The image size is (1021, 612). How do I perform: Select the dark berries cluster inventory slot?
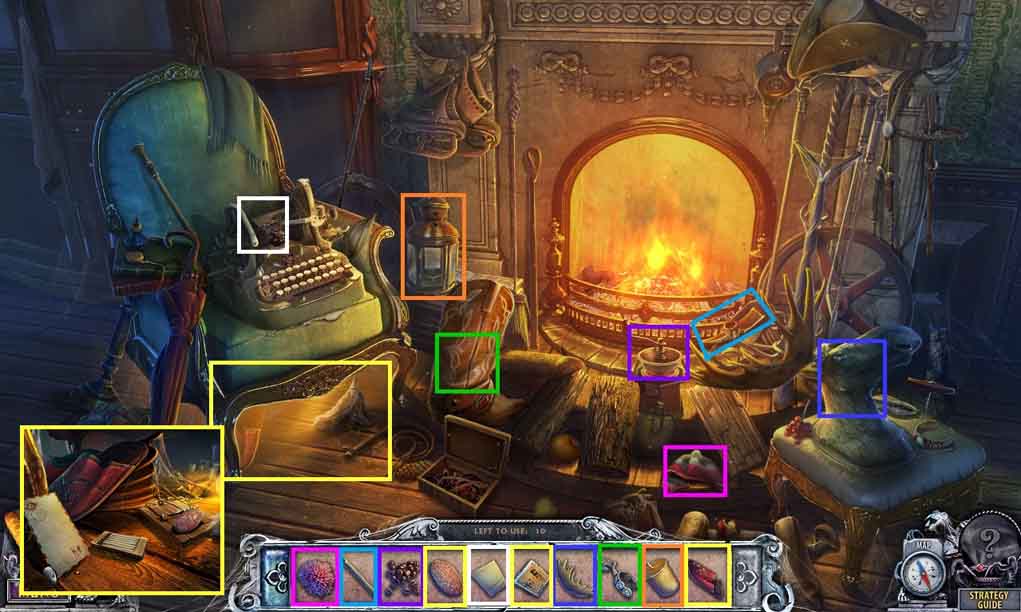pyautogui.click(x=401, y=575)
